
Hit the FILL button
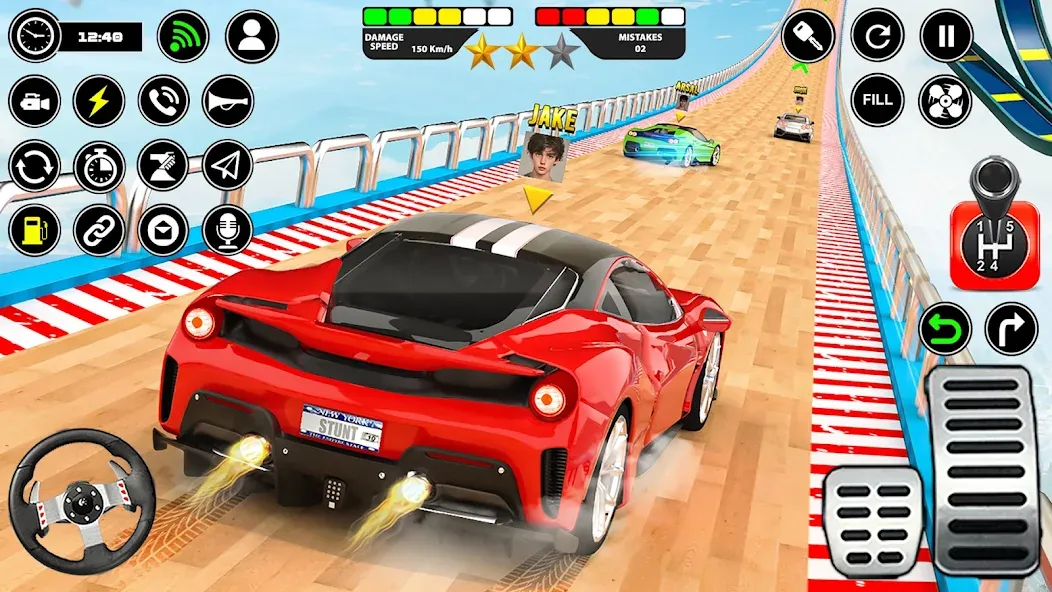(877, 100)
